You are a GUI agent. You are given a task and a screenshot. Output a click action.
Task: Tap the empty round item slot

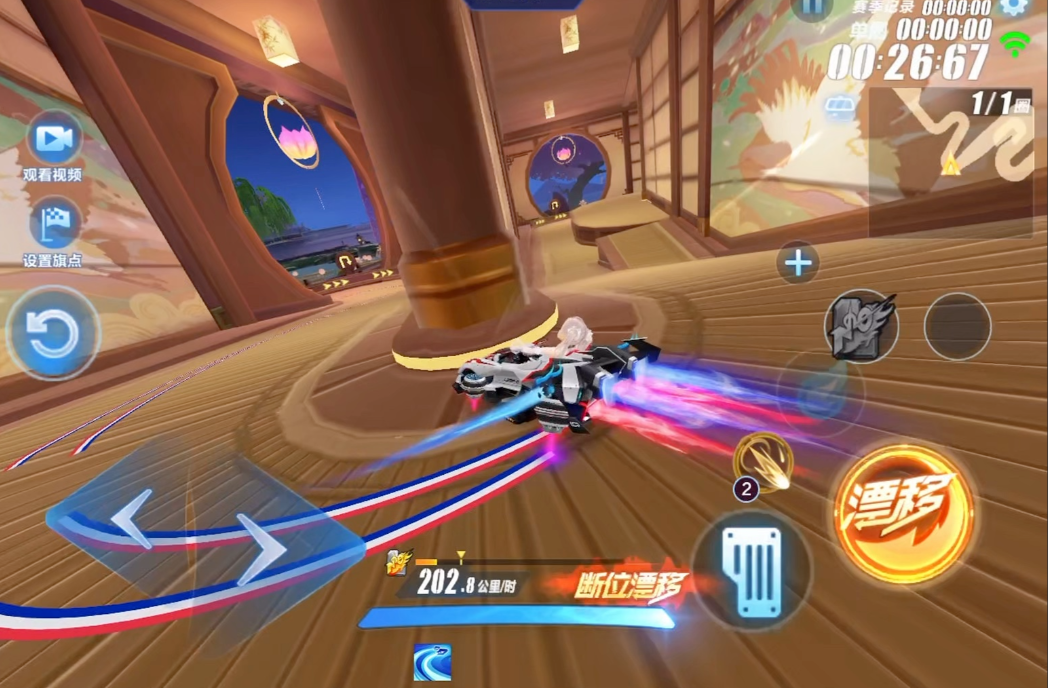click(x=957, y=326)
